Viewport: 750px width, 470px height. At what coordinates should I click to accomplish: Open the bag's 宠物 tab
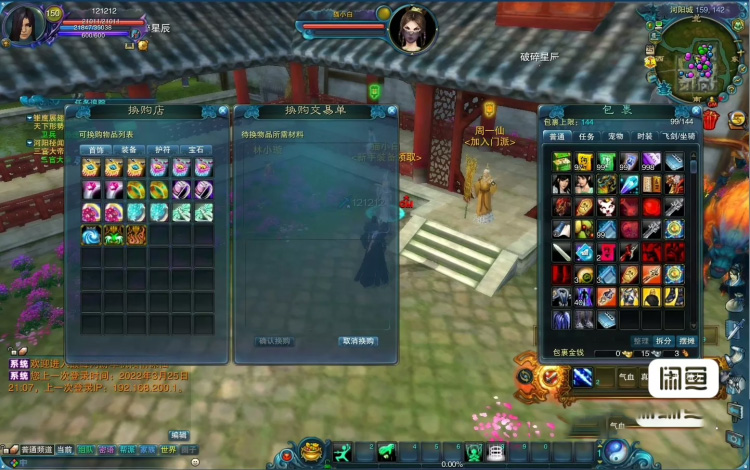click(x=616, y=136)
